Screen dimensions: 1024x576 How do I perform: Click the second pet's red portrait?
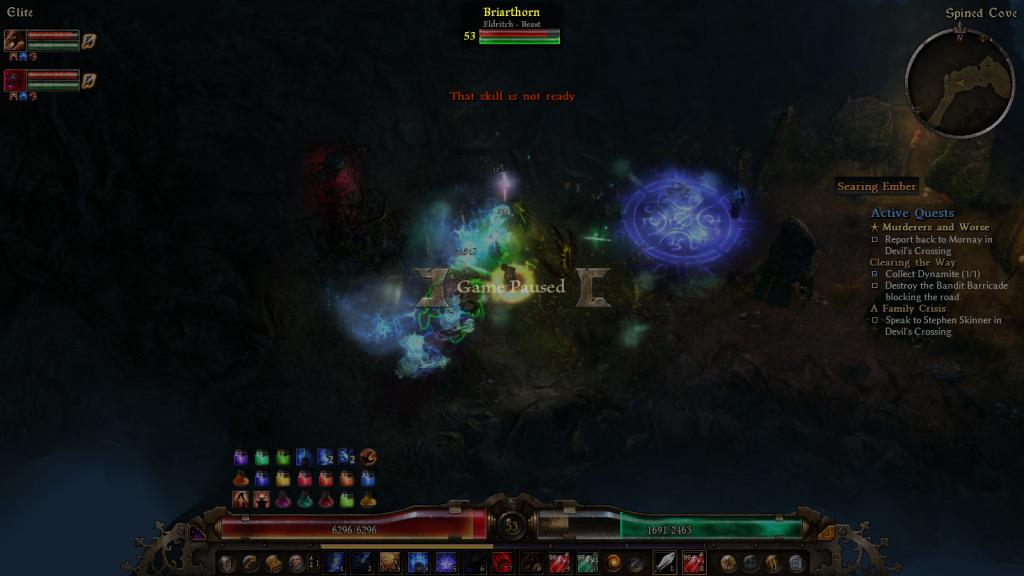point(15,80)
